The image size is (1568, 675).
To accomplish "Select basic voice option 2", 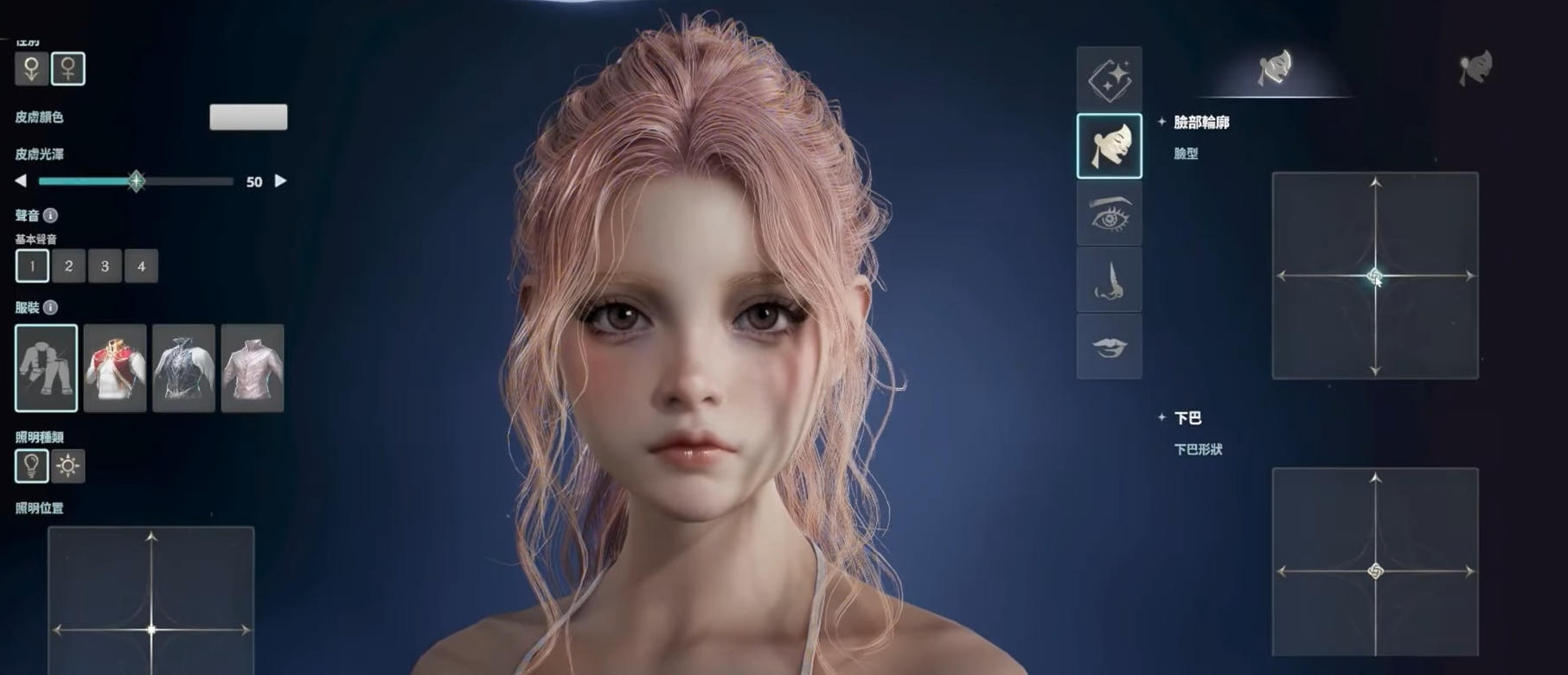I will (68, 266).
